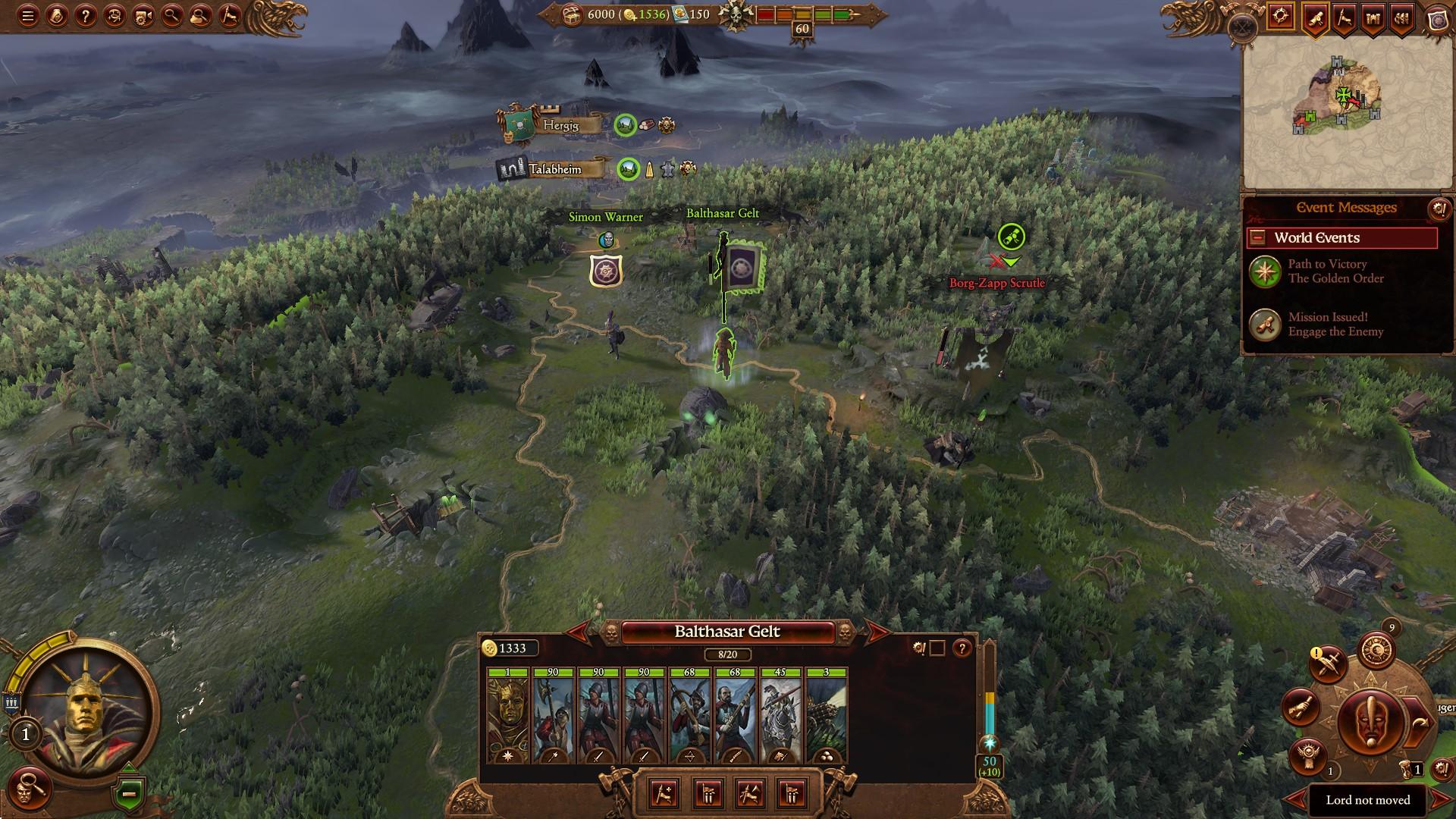Open the castle towers provinces tab
The height and width of the screenshot is (819, 1456).
1373,18
